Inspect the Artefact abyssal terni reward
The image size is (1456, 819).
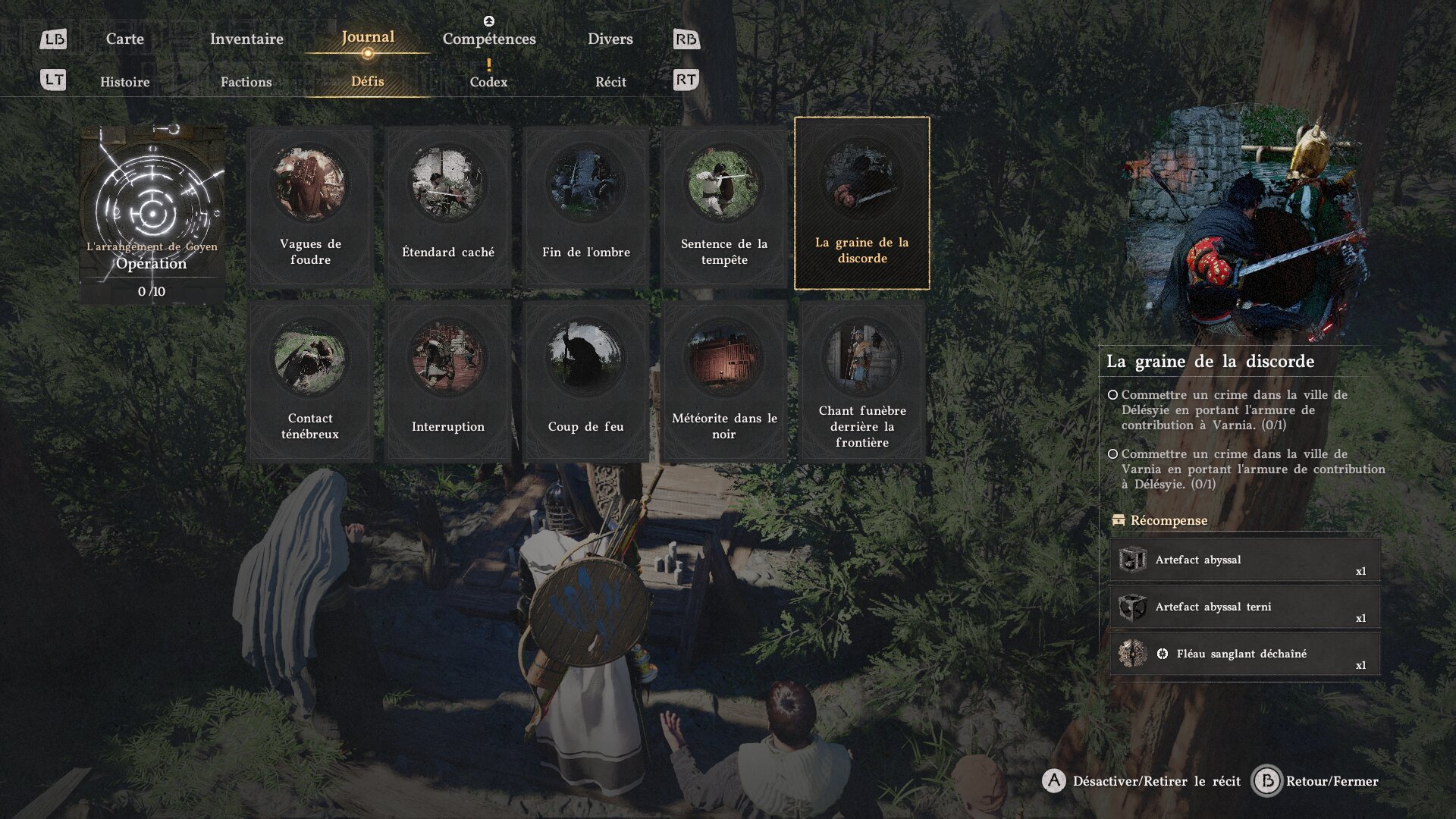[x=1244, y=607]
